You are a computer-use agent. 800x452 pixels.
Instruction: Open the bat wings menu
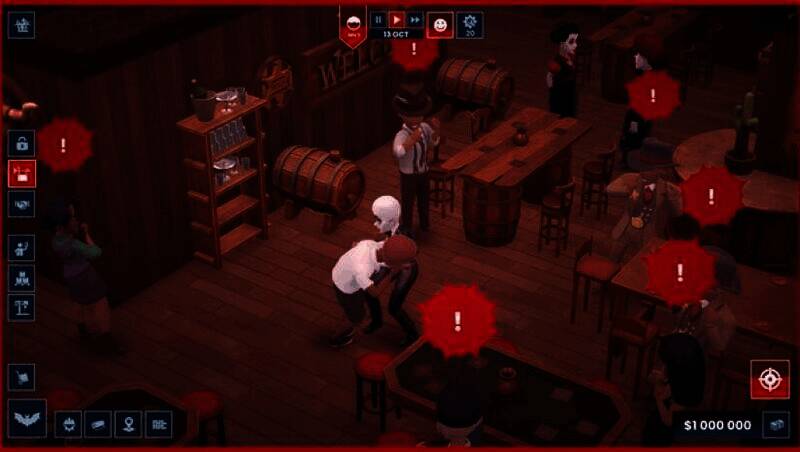(26, 419)
